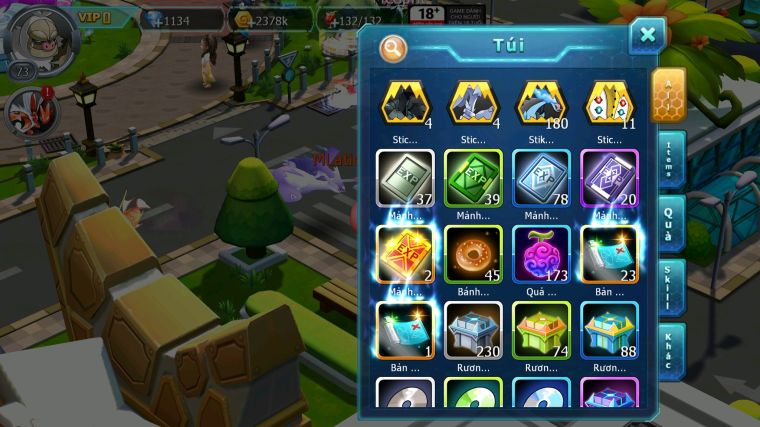Choose the donut Bánh item with 45
Viewport: 760px width, 427px height.
click(473, 254)
